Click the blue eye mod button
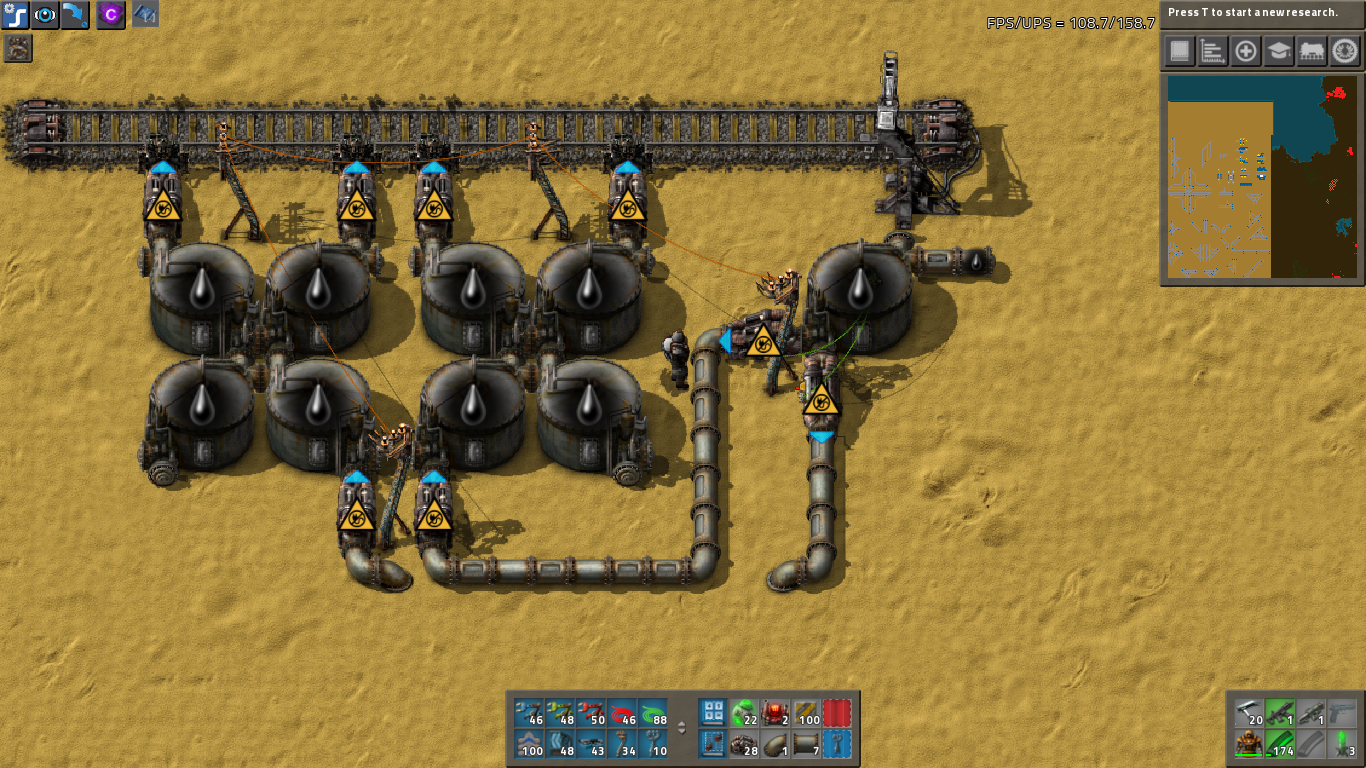 coord(46,15)
